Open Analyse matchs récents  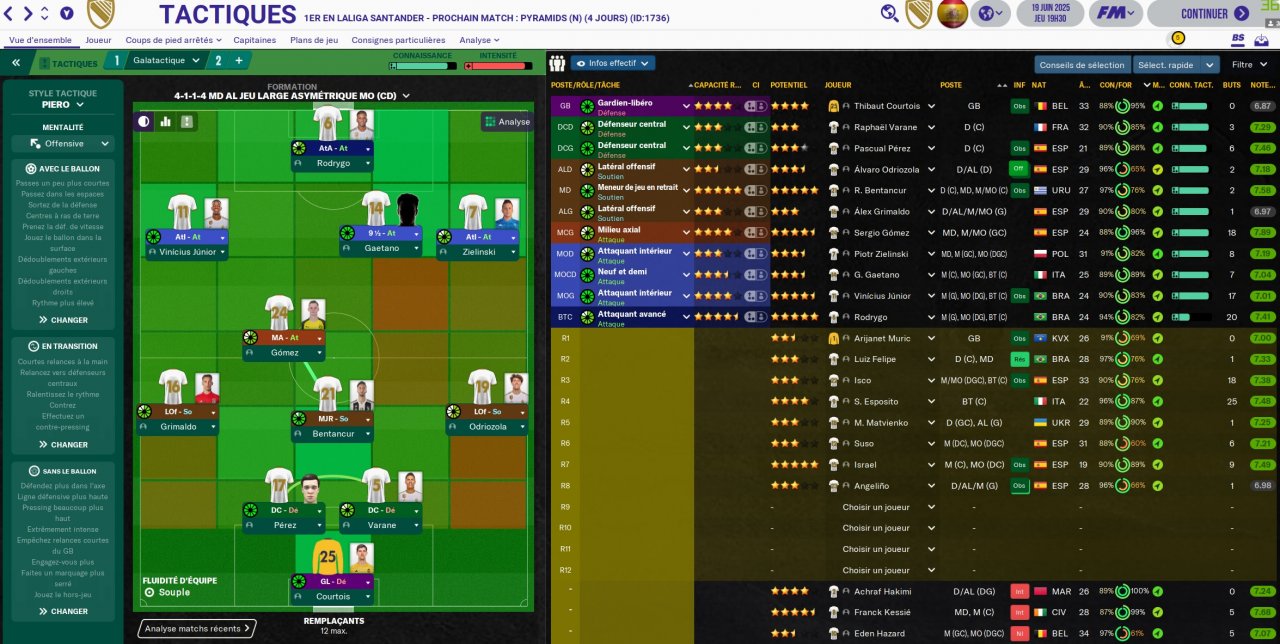coord(197,629)
